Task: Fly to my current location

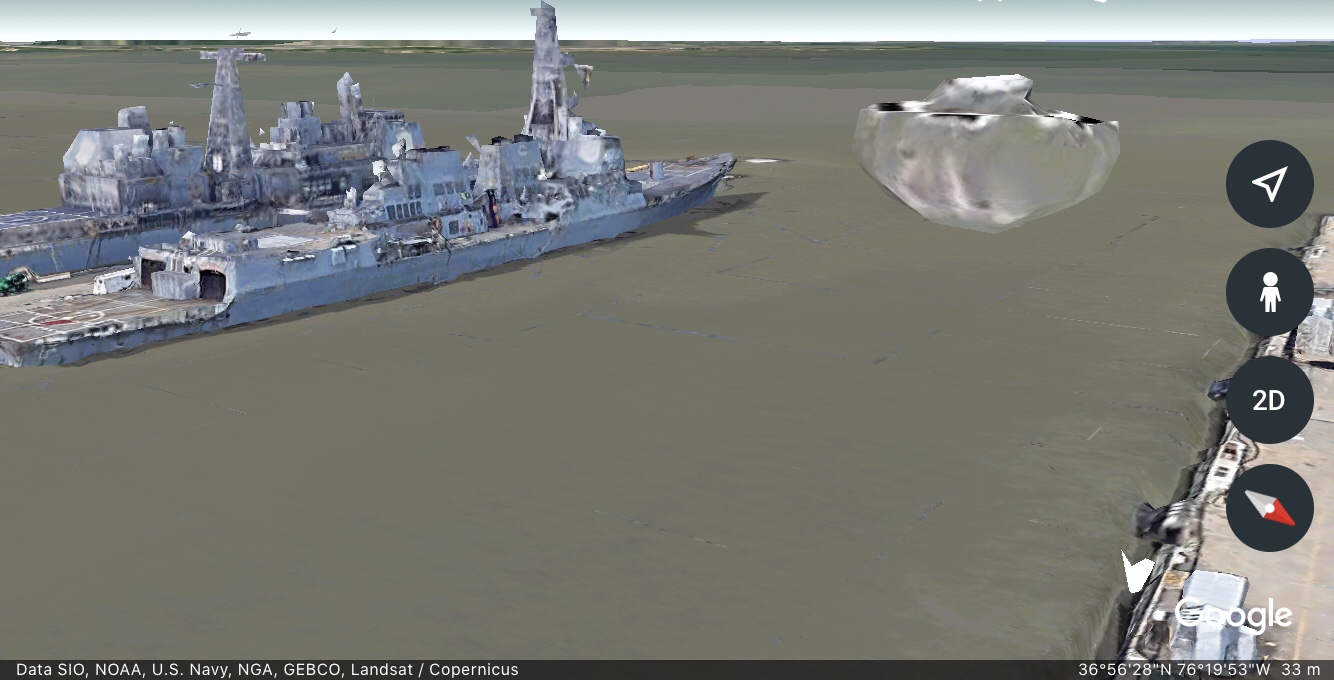Action: (1269, 184)
